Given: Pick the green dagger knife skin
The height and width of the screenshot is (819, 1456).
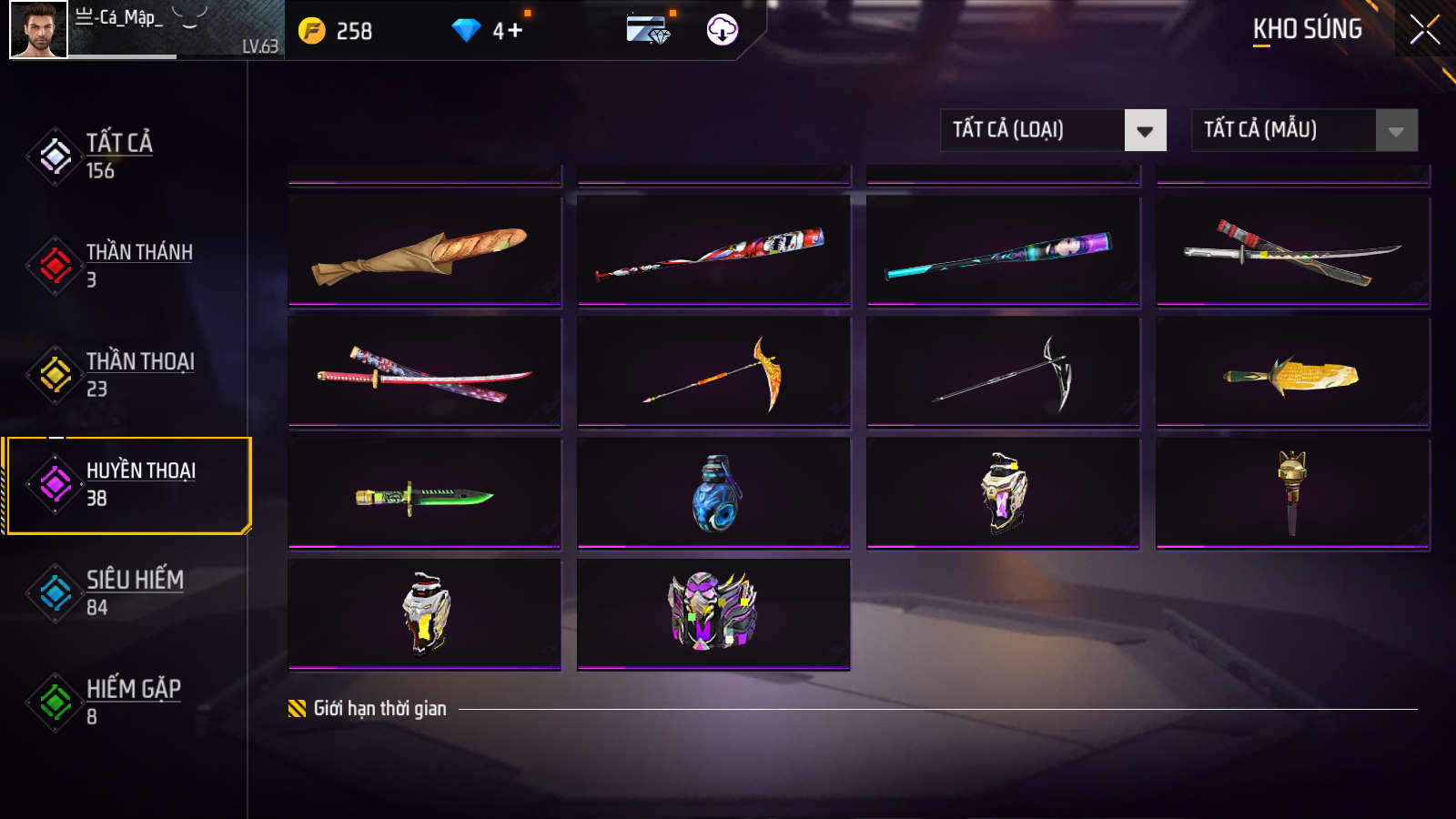Looking at the screenshot, I should [424, 494].
